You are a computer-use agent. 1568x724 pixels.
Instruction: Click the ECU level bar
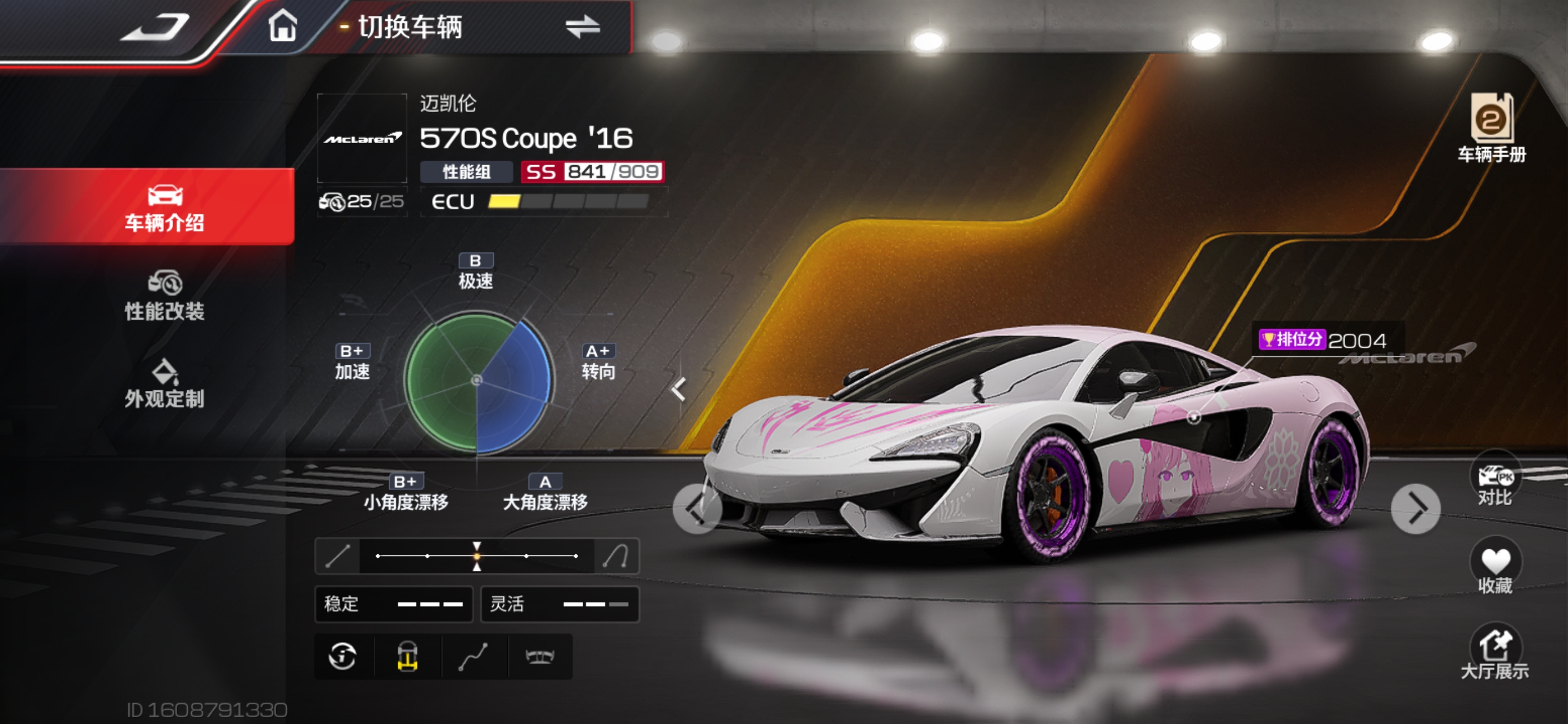567,201
